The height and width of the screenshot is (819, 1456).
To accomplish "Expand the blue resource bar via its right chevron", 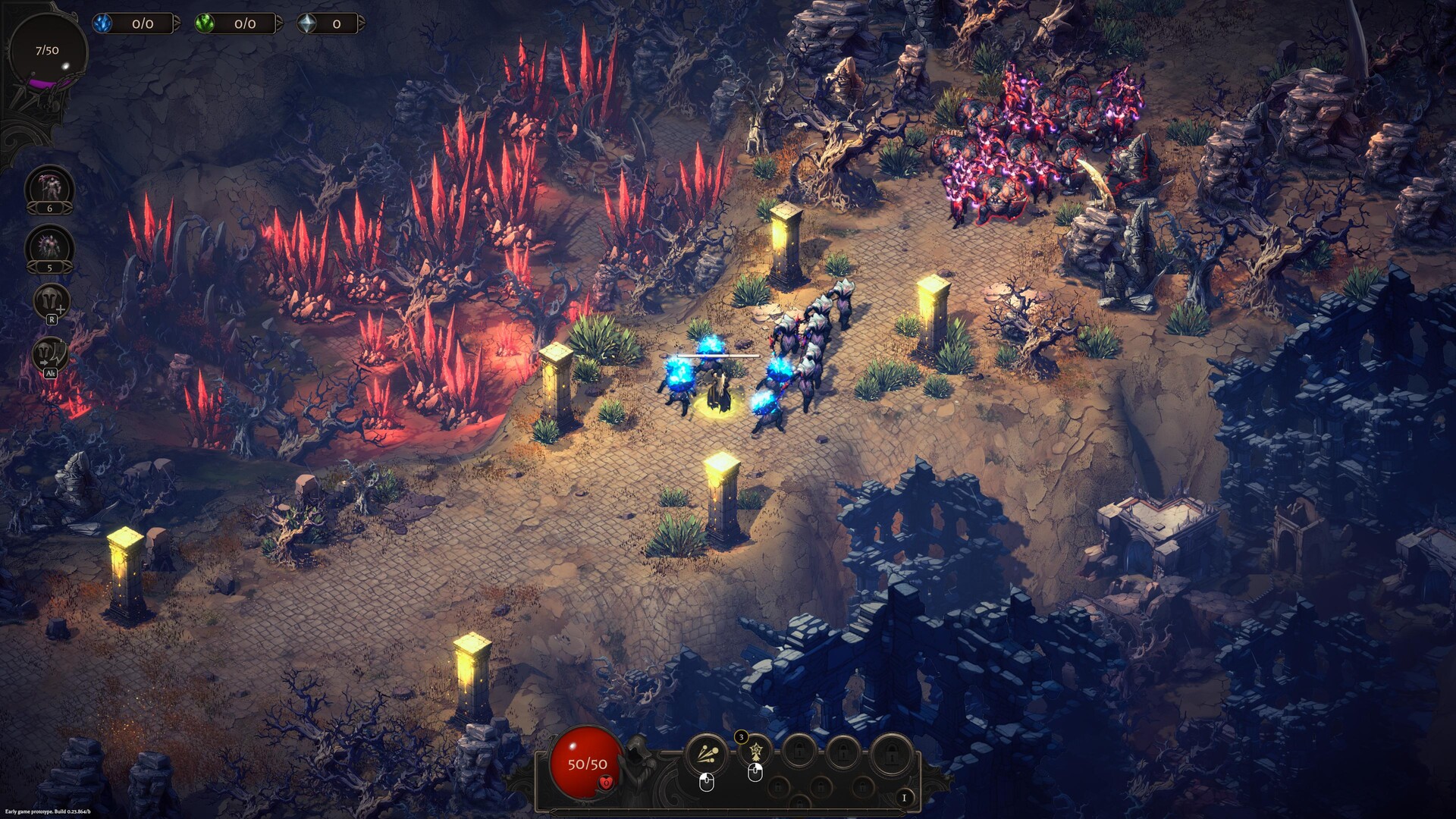I will coord(177,23).
